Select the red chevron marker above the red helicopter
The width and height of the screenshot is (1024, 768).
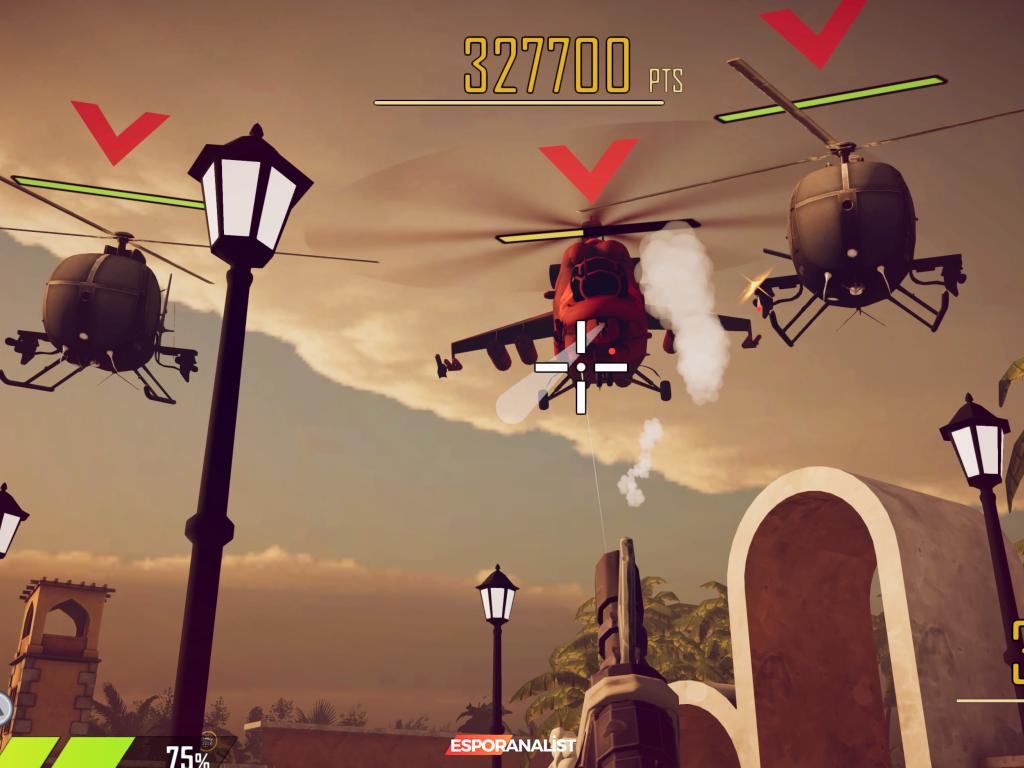click(589, 168)
